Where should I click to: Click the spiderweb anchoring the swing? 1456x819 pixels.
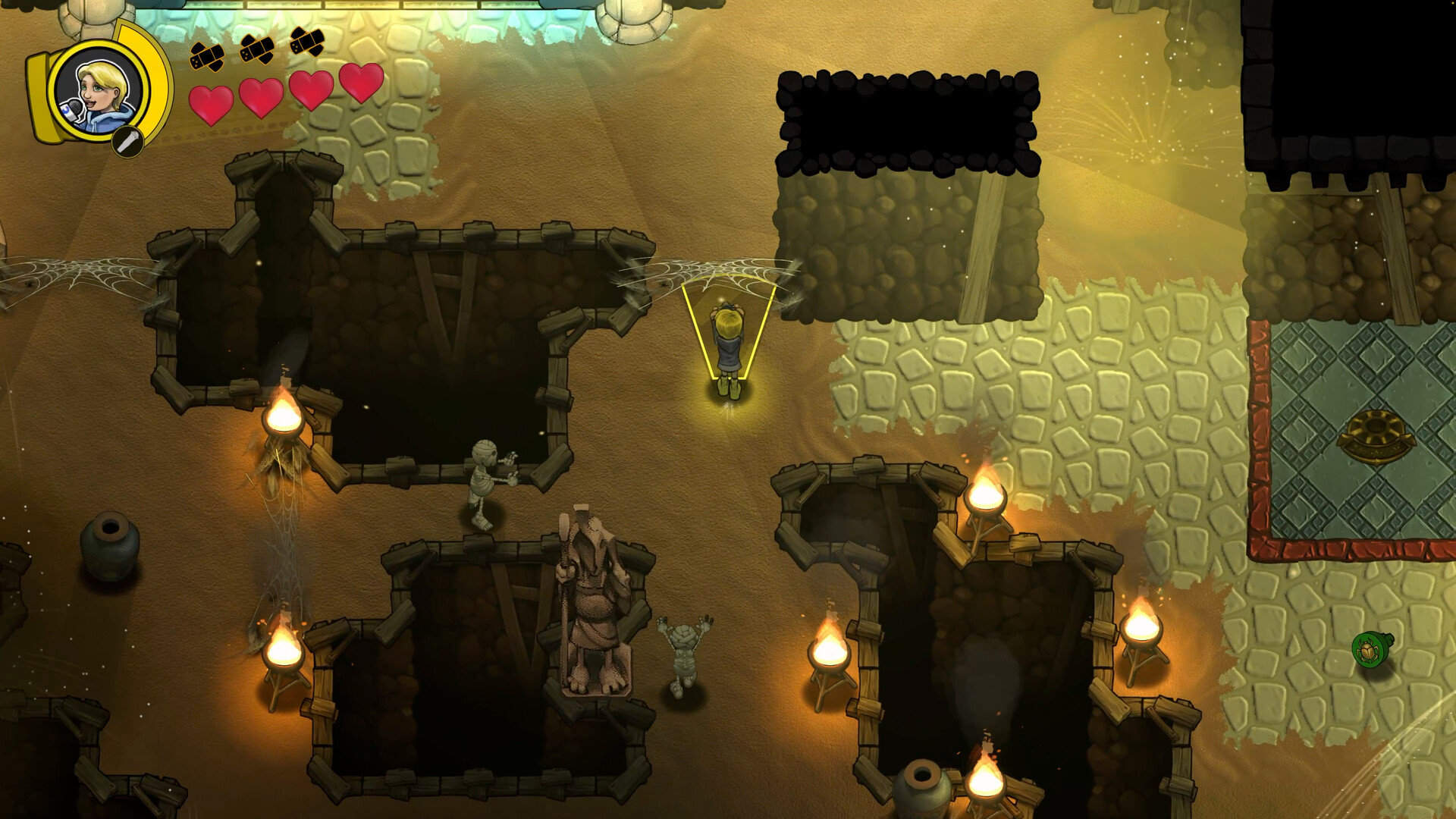705,273
